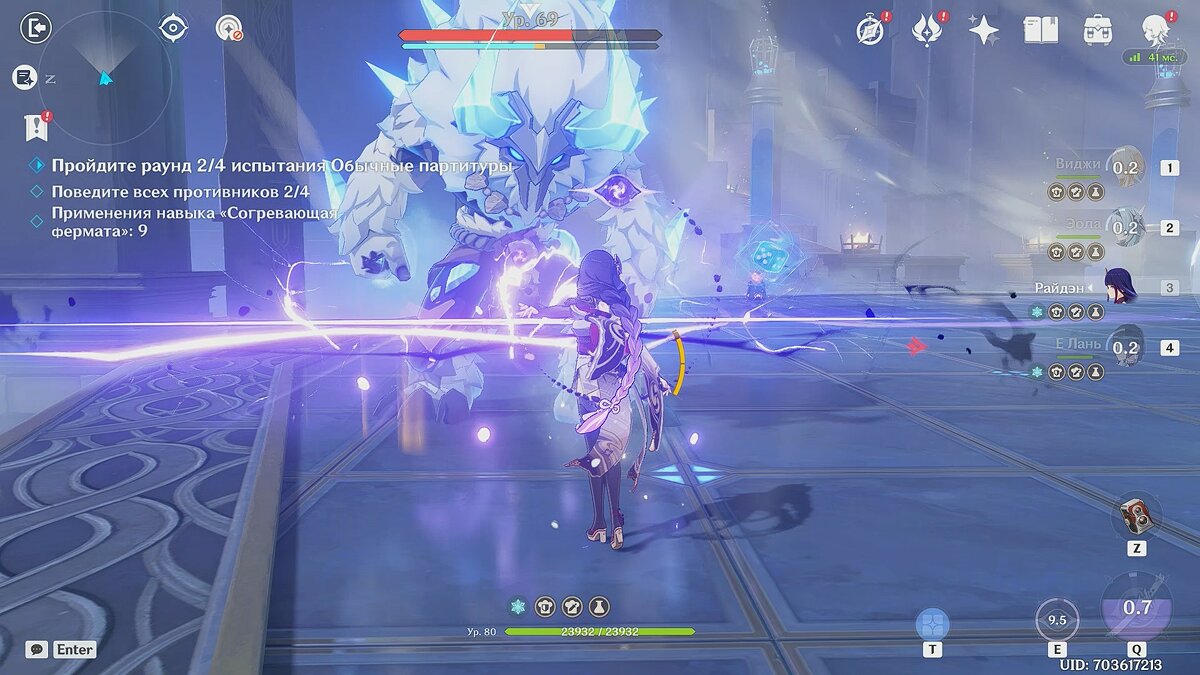1200x675 pixels.
Task: Open the chat speech bubble
Action: [x=36, y=649]
